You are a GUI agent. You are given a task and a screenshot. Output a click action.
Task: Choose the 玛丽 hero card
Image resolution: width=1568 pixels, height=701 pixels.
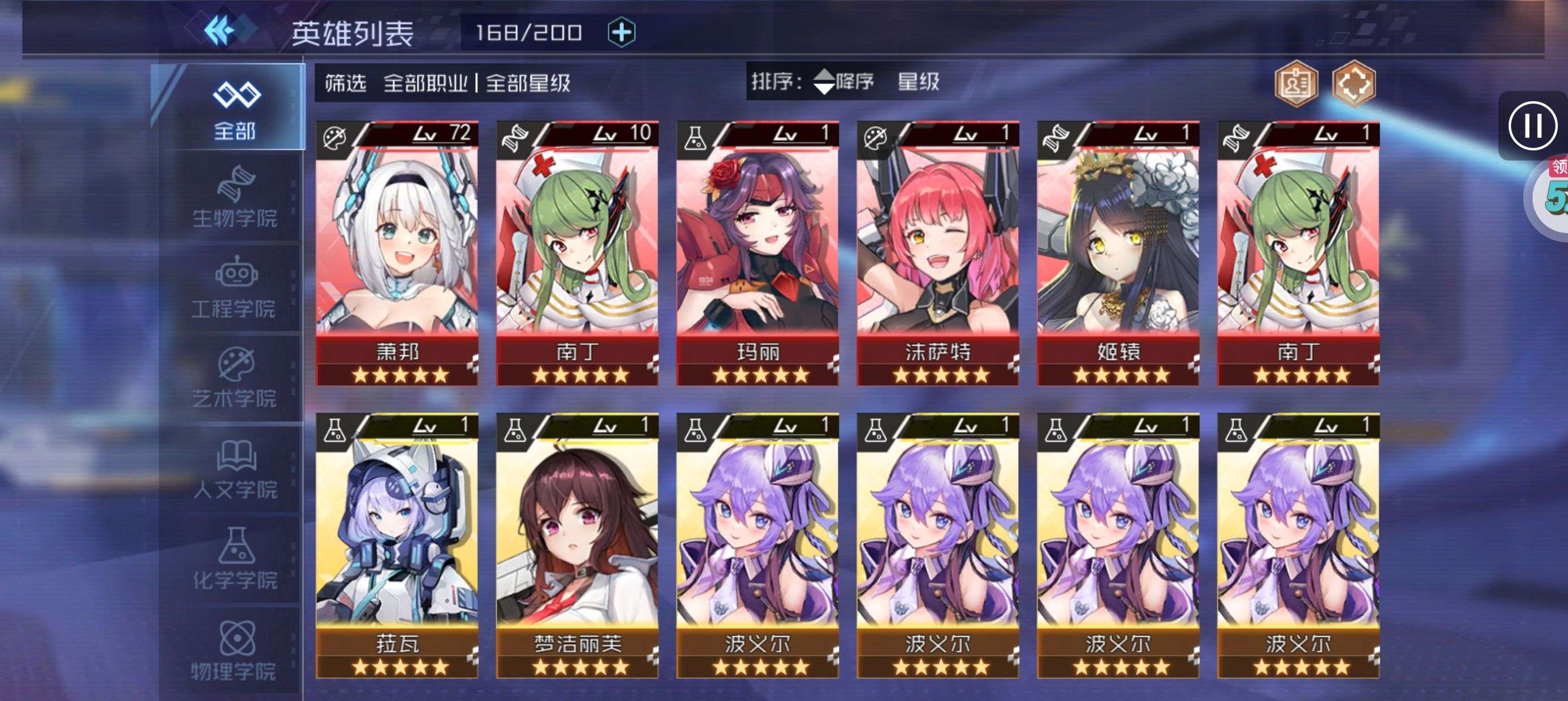coord(757,253)
